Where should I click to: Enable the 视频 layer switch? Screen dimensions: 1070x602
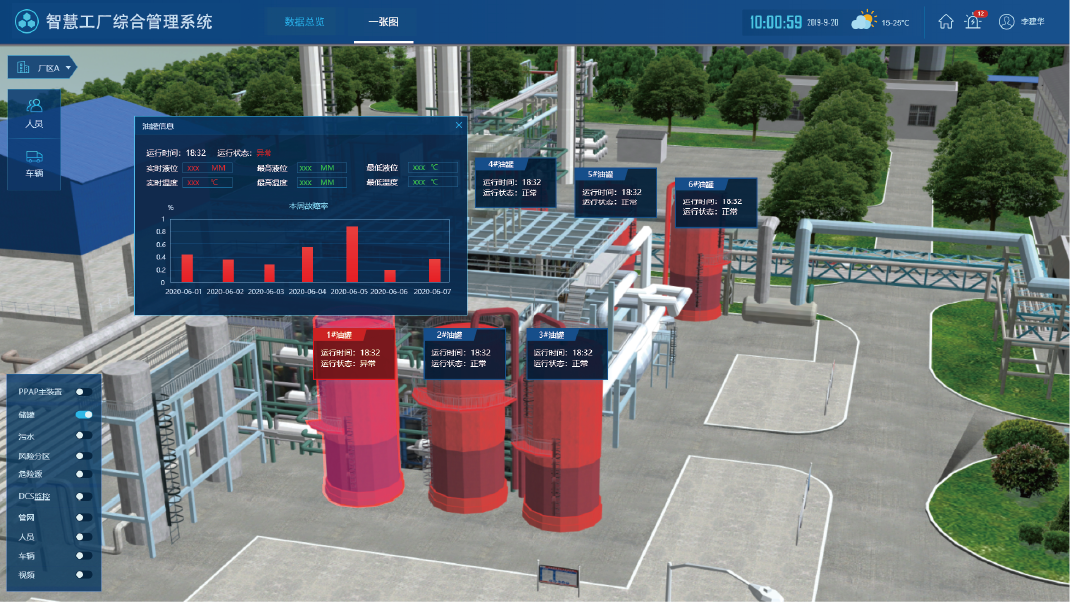coord(84,574)
